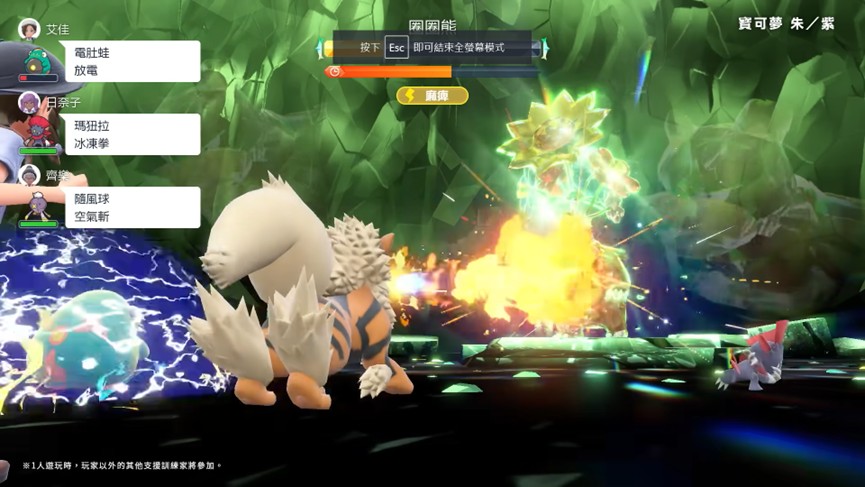Select ally 日奈子's 瑪狃拉 冰凍拳 panel
The width and height of the screenshot is (865, 487).
click(132, 134)
